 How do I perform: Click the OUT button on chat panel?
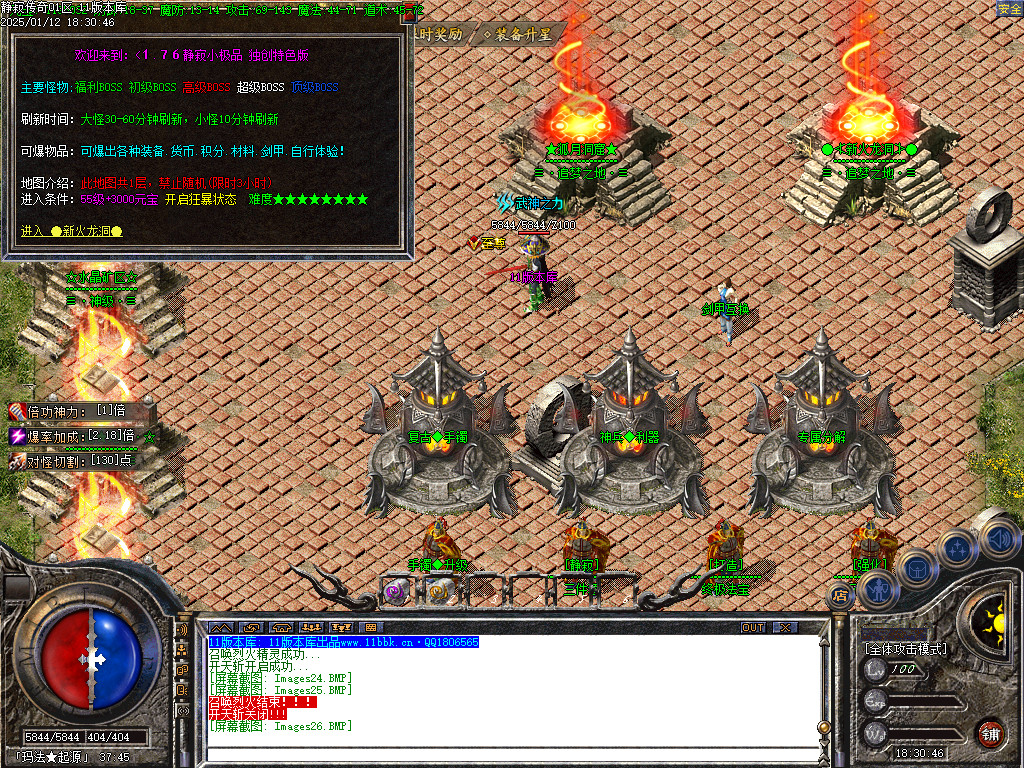click(x=752, y=627)
